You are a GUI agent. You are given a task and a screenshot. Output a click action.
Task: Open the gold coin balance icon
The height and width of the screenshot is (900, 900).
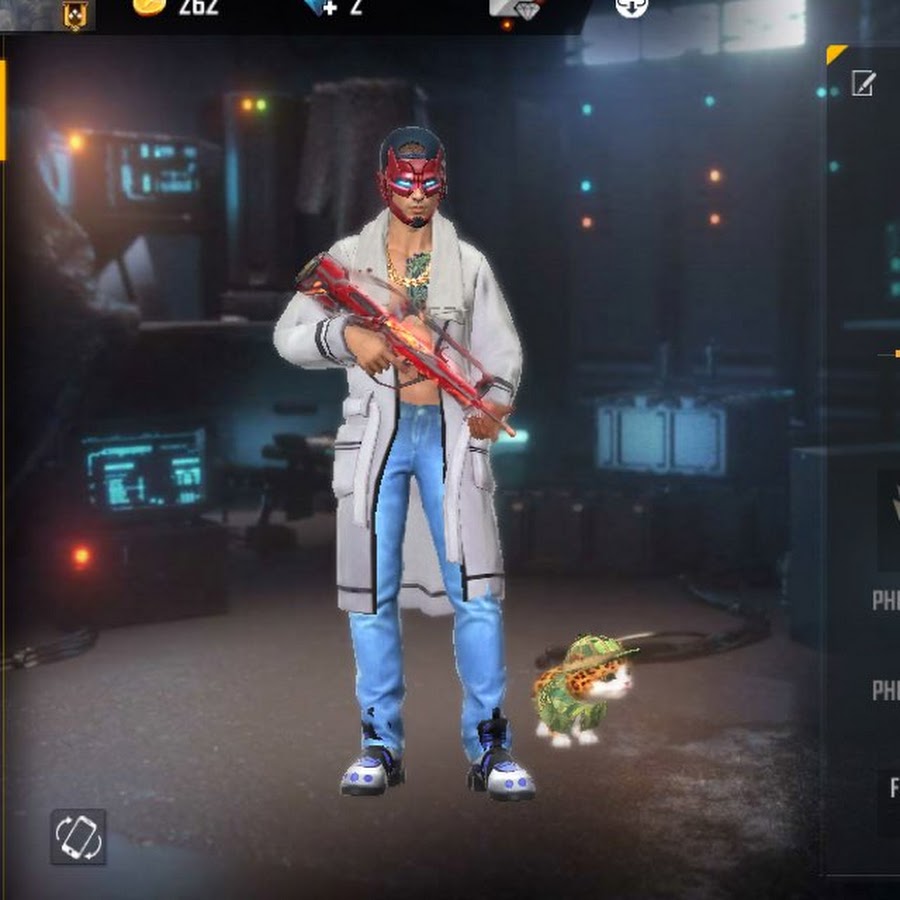(x=147, y=6)
